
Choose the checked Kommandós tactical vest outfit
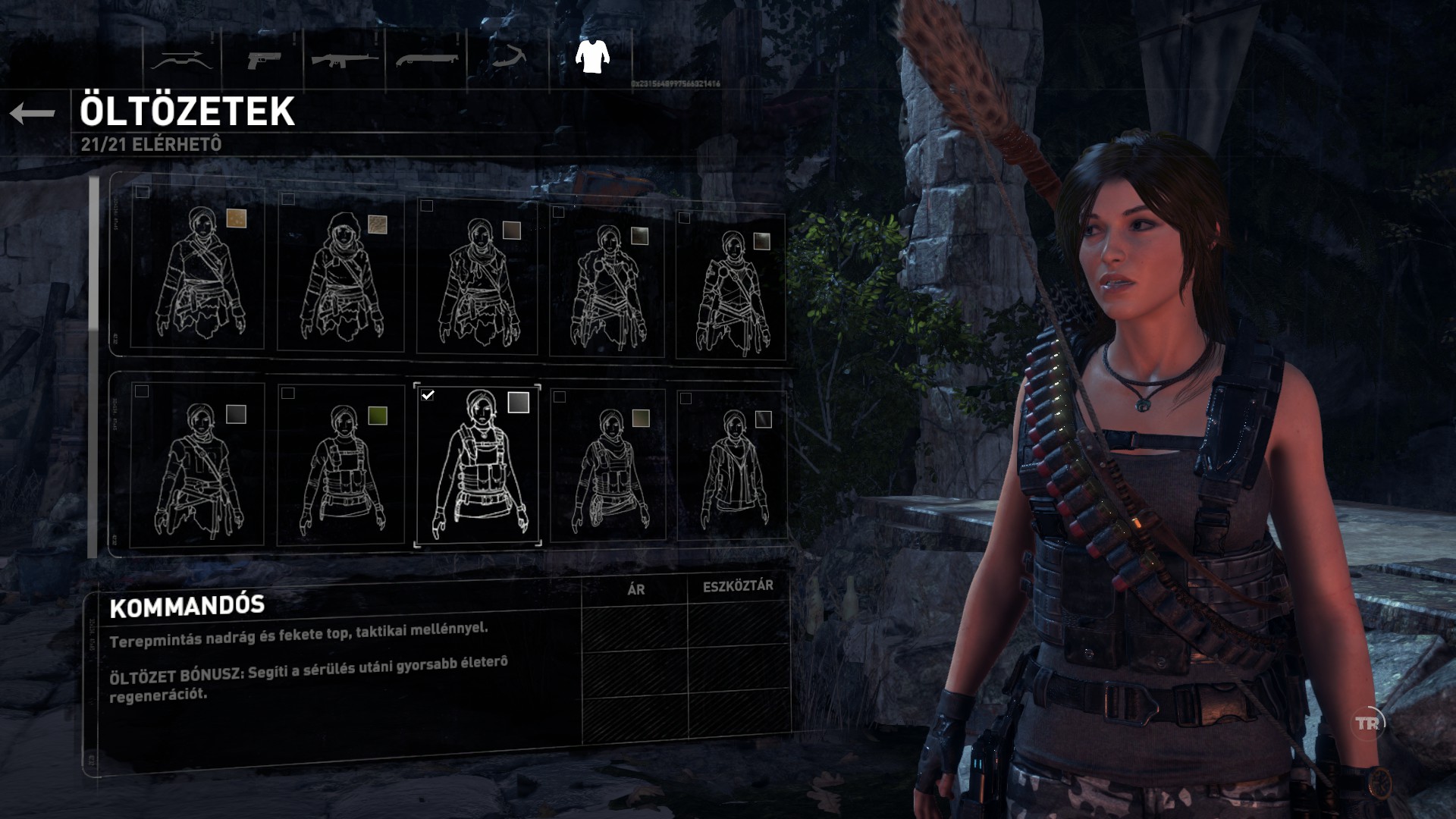[x=478, y=466]
